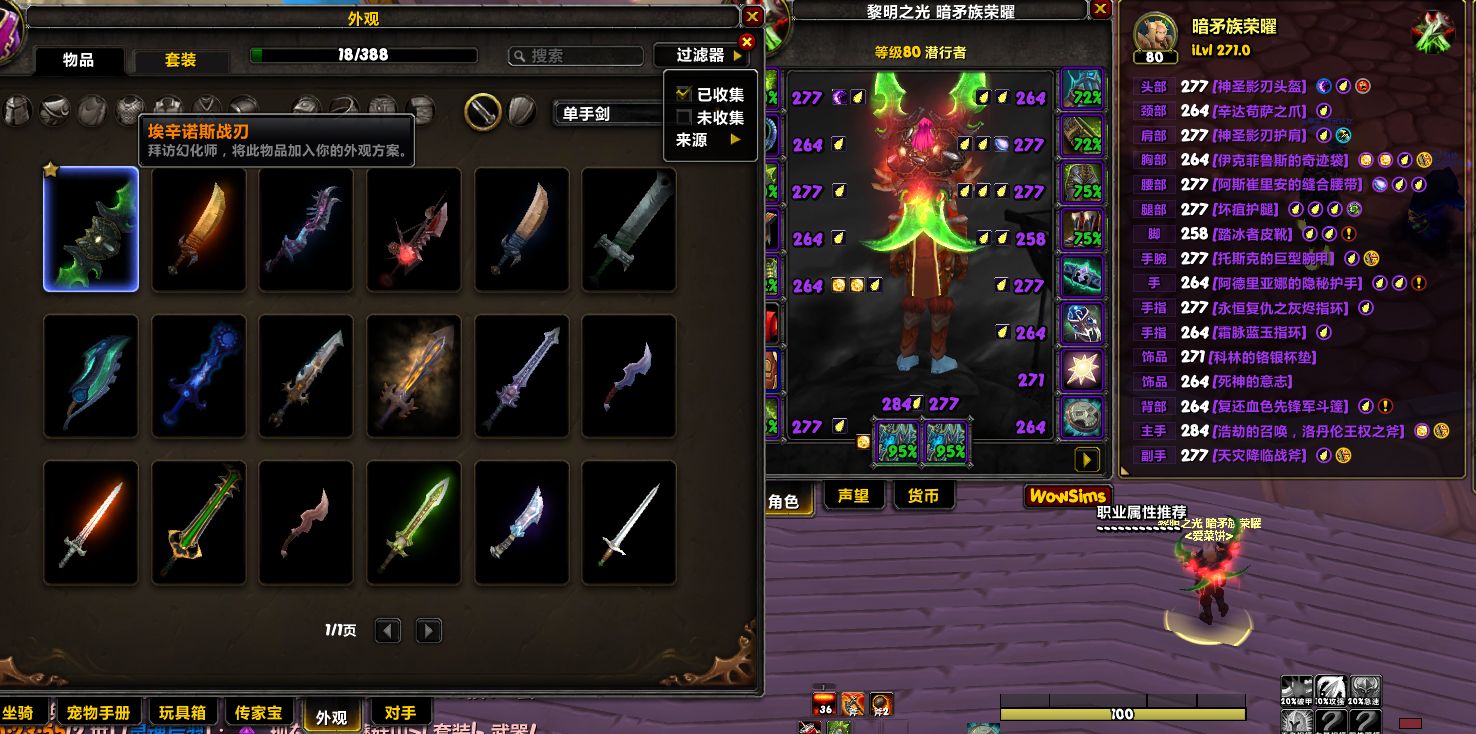
Task: Switch to the 套装 tab
Action: [x=180, y=60]
